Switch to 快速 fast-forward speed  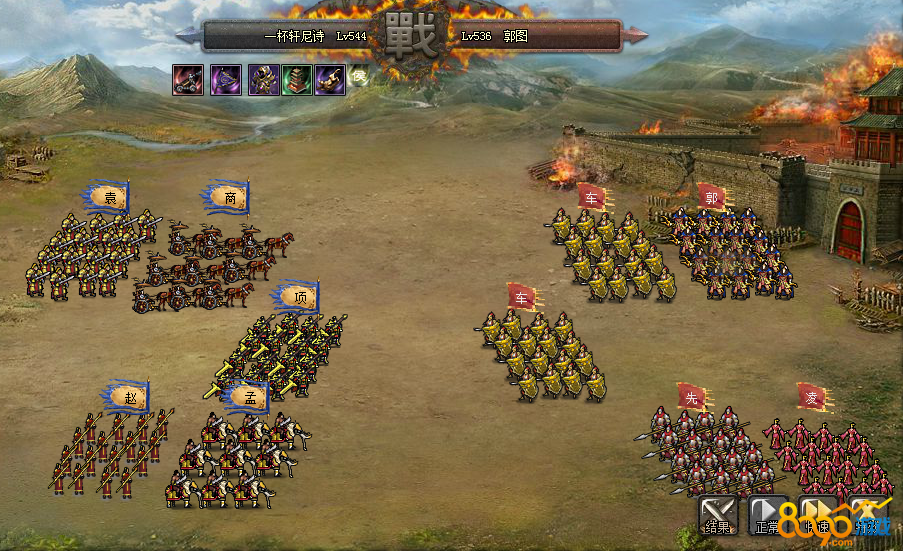pyautogui.click(x=818, y=515)
